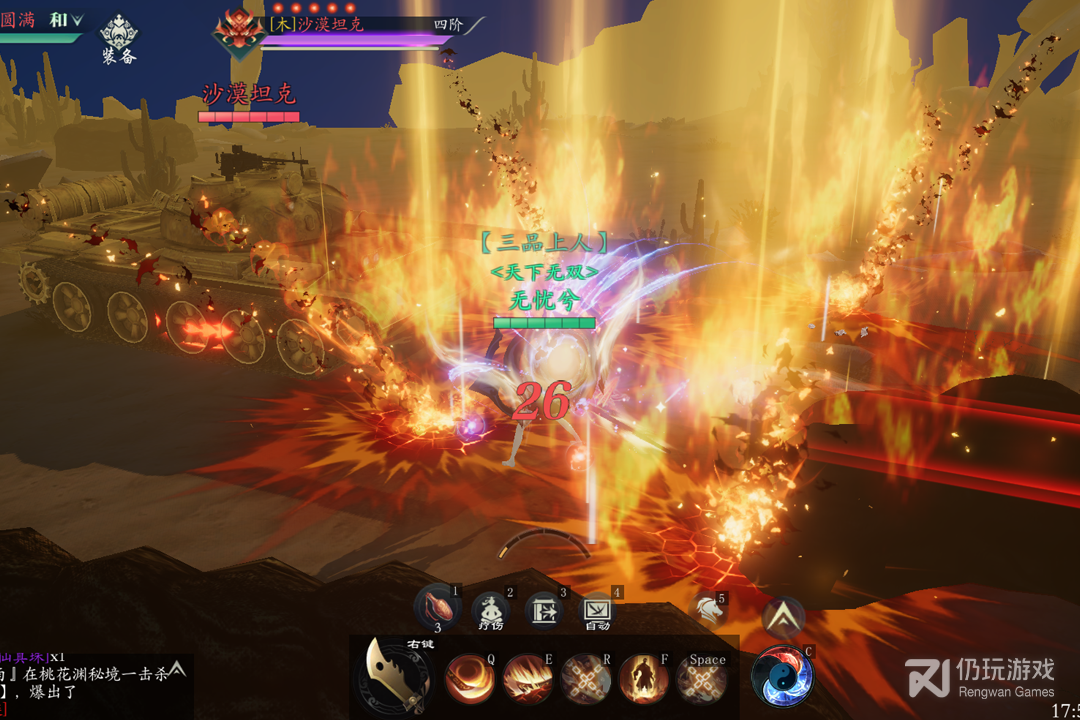Activate the yin-yang ultimate skill
This screenshot has width=1080, height=720.
pos(782,675)
